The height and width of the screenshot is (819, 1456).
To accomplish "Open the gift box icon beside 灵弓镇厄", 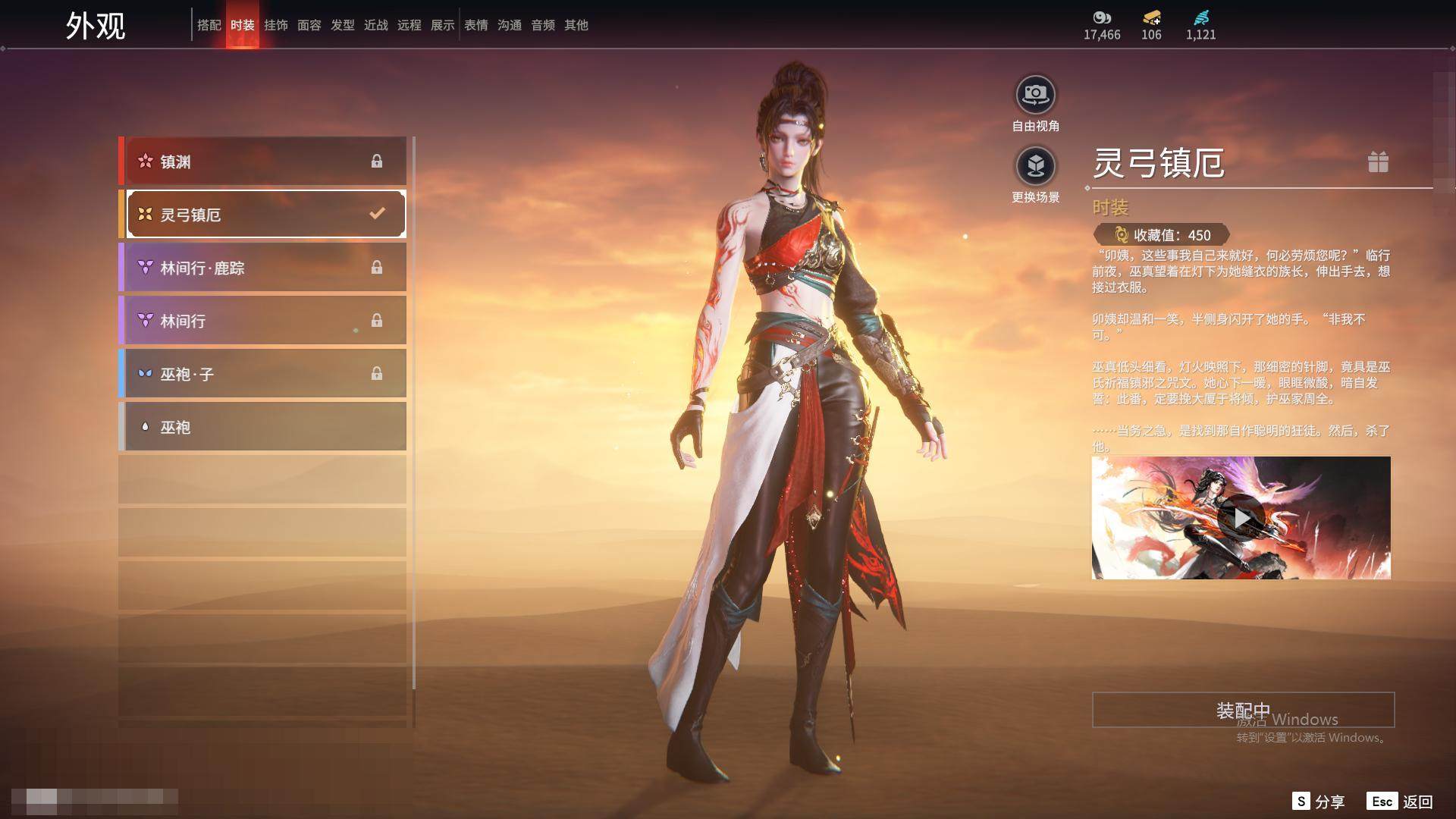I will [x=1378, y=162].
